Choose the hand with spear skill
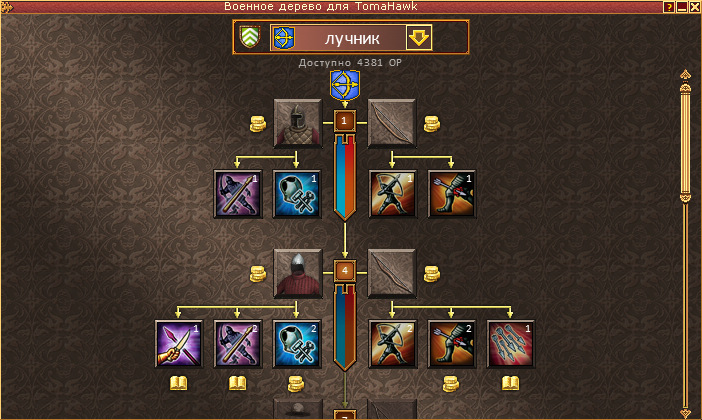 [179, 343]
